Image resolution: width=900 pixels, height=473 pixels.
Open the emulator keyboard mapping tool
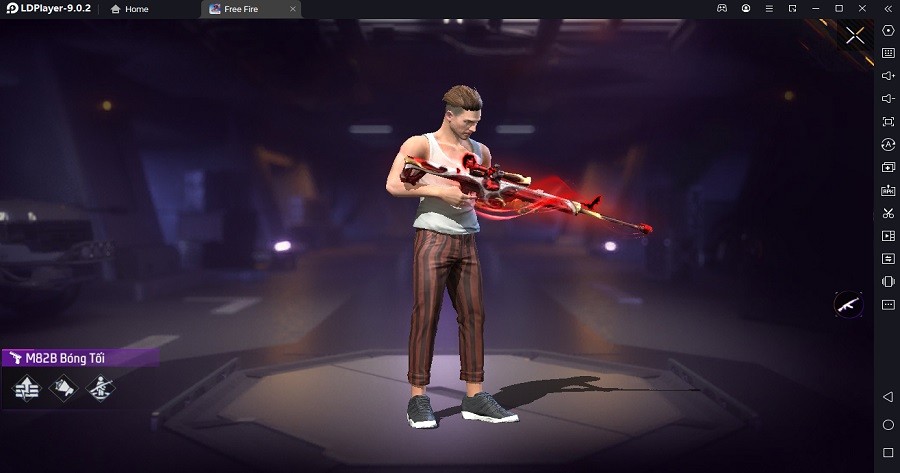coord(888,52)
